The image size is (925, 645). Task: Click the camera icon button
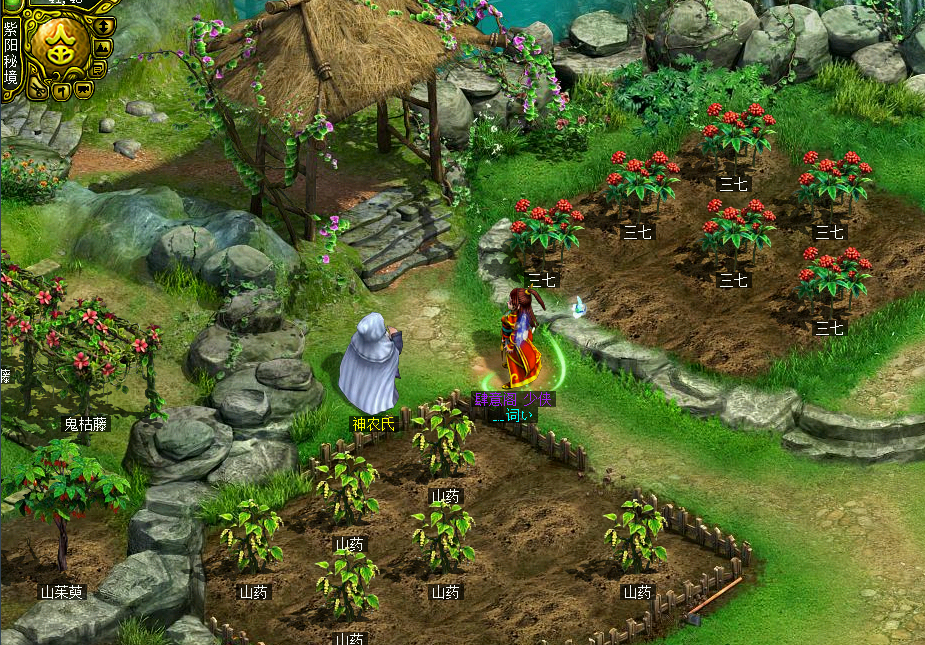(83, 90)
